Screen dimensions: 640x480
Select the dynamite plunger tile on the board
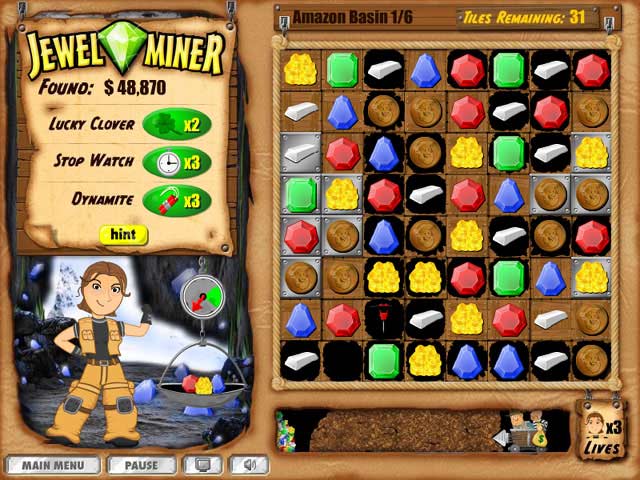click(384, 318)
